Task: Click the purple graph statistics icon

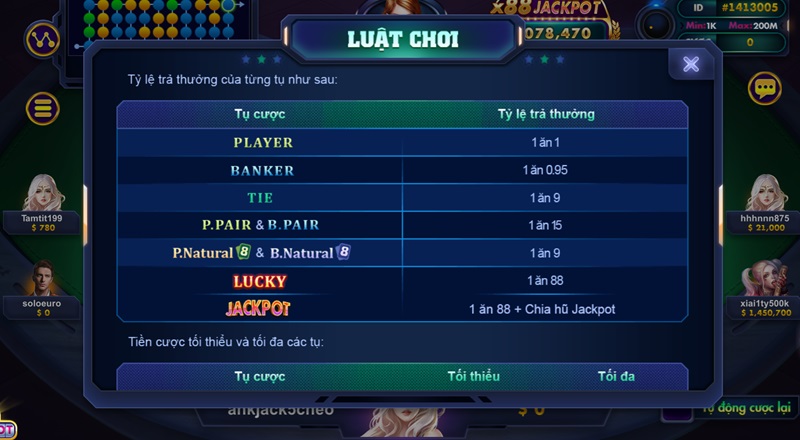Action: click(42, 40)
